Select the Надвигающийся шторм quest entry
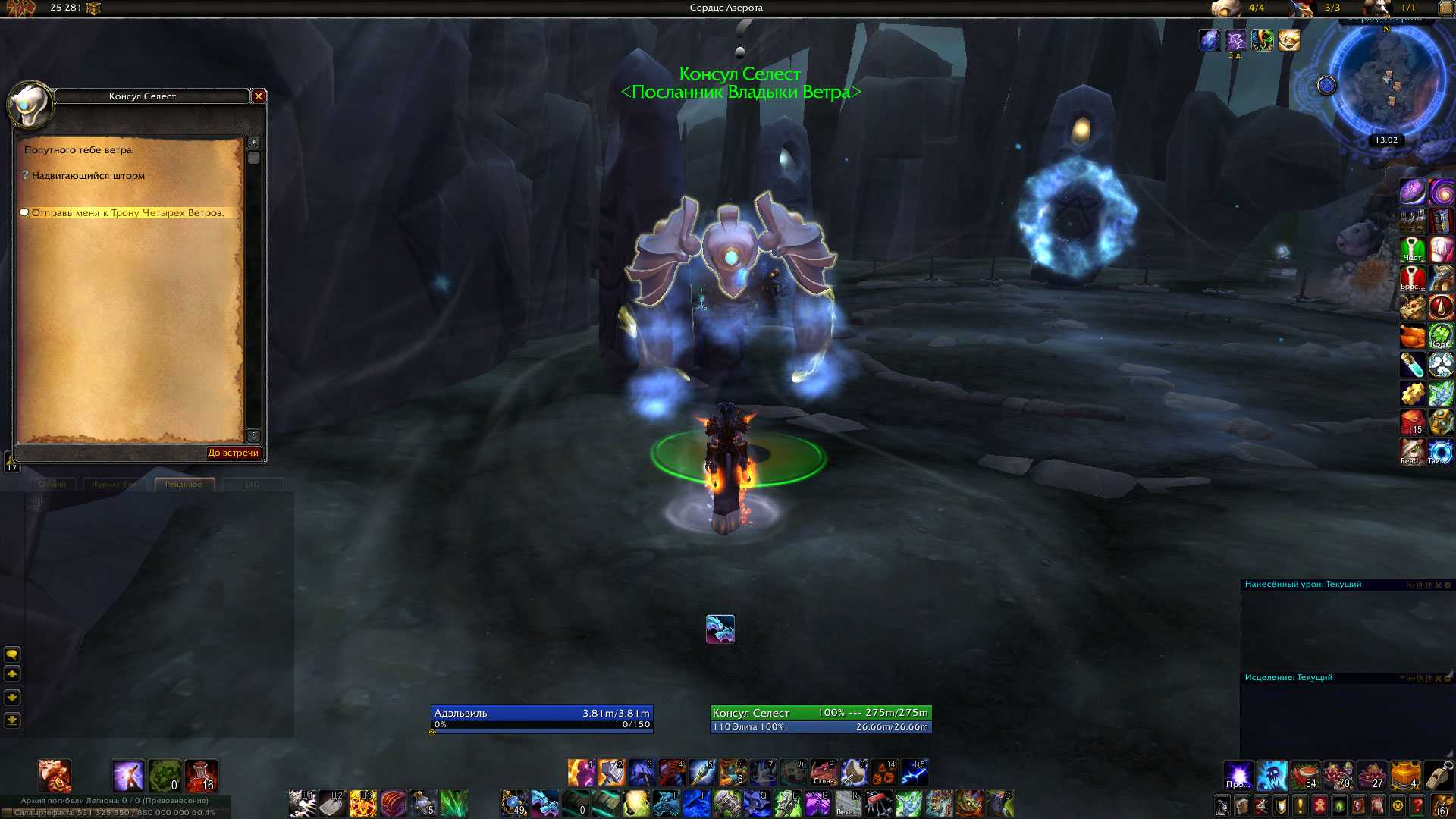The height and width of the screenshot is (819, 1456). pyautogui.click(x=88, y=176)
